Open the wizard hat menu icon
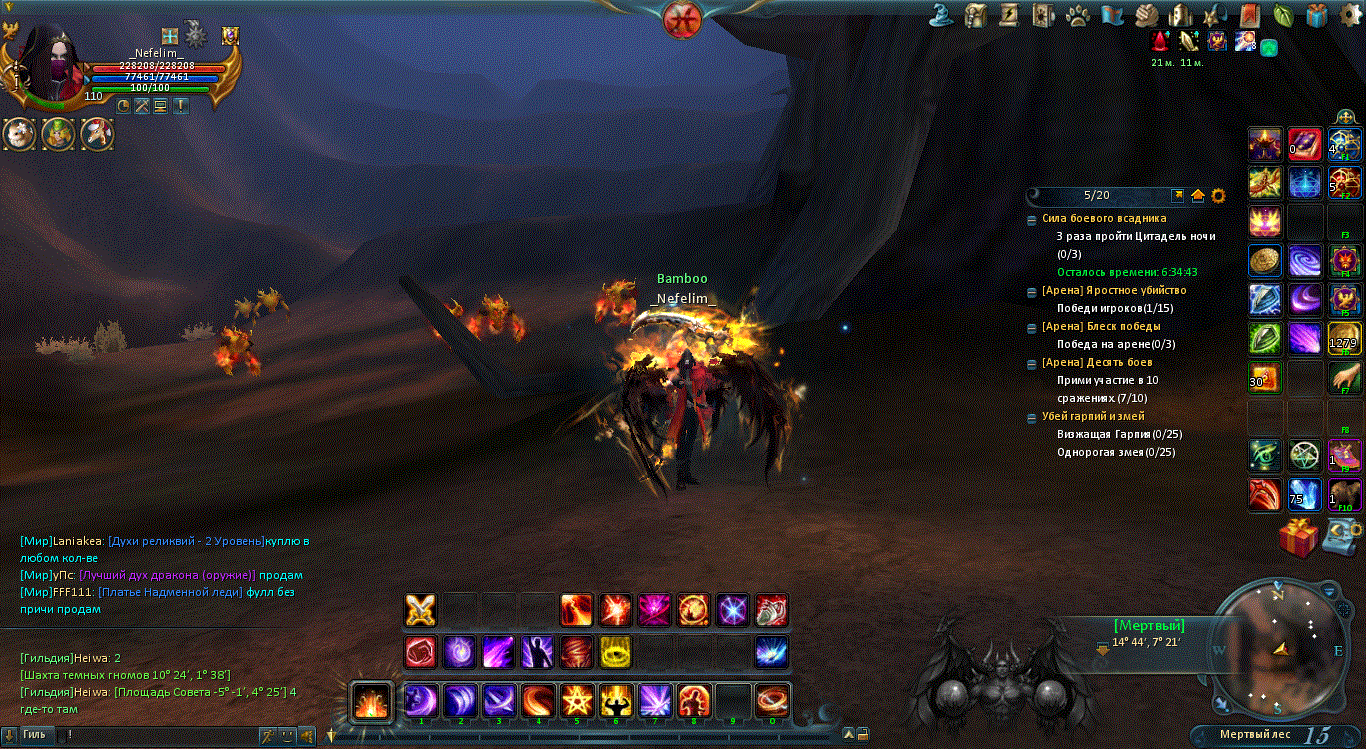 tap(940, 15)
